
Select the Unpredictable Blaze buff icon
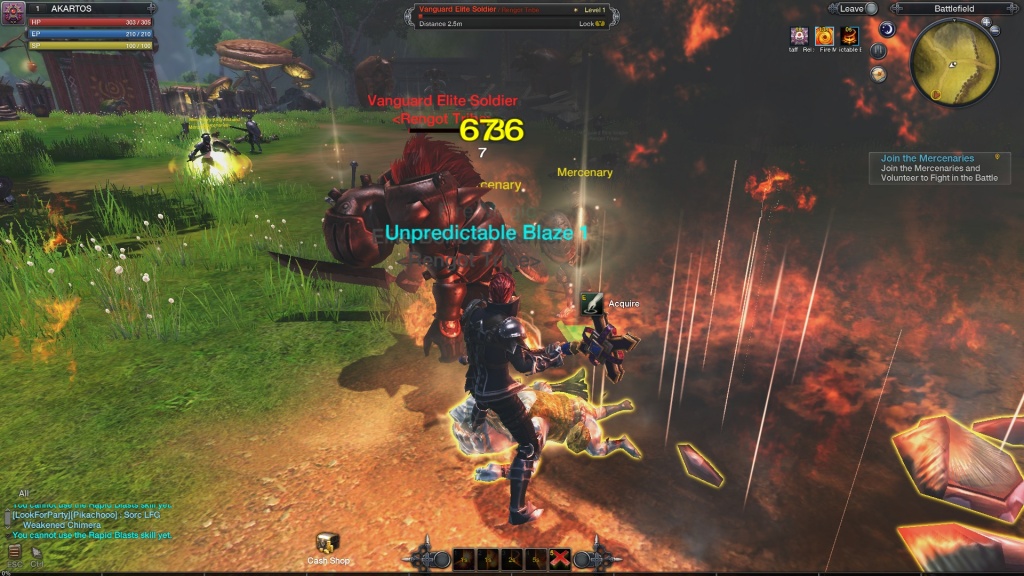[x=849, y=37]
